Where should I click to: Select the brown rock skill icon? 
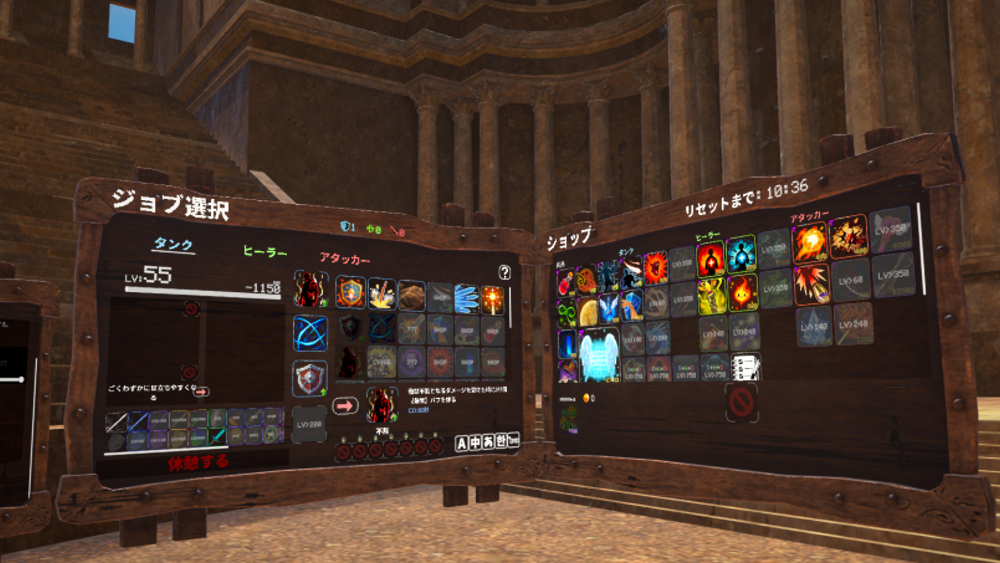(411, 294)
